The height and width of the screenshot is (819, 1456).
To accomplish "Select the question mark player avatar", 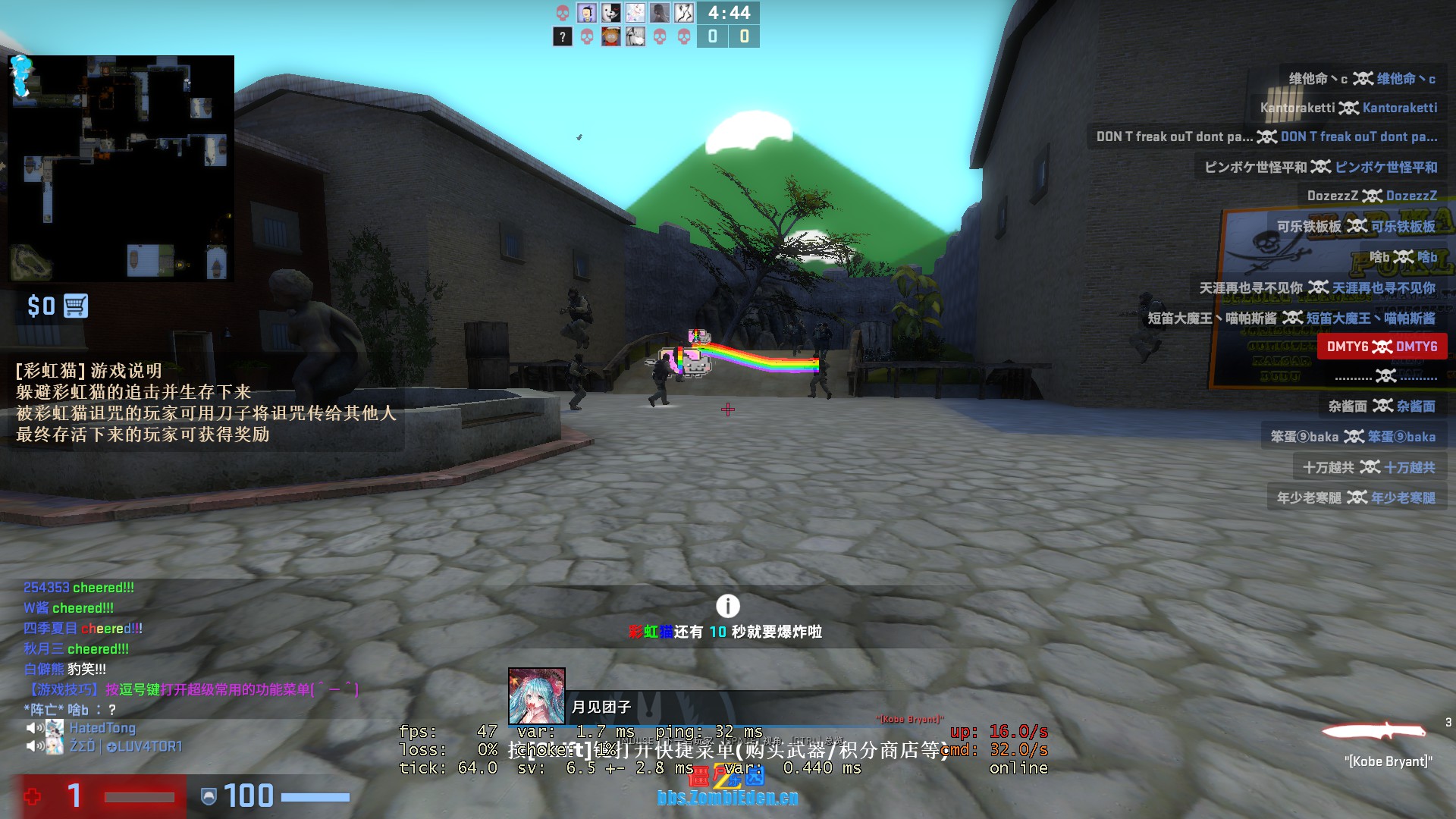I will pos(562,36).
